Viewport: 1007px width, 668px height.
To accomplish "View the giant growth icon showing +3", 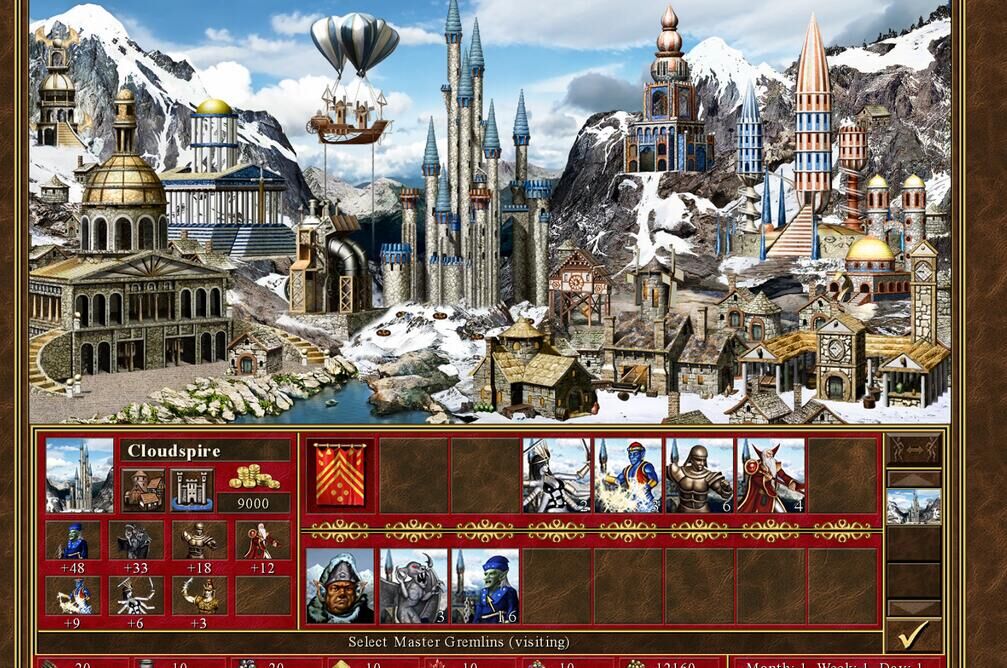I will click(x=199, y=596).
